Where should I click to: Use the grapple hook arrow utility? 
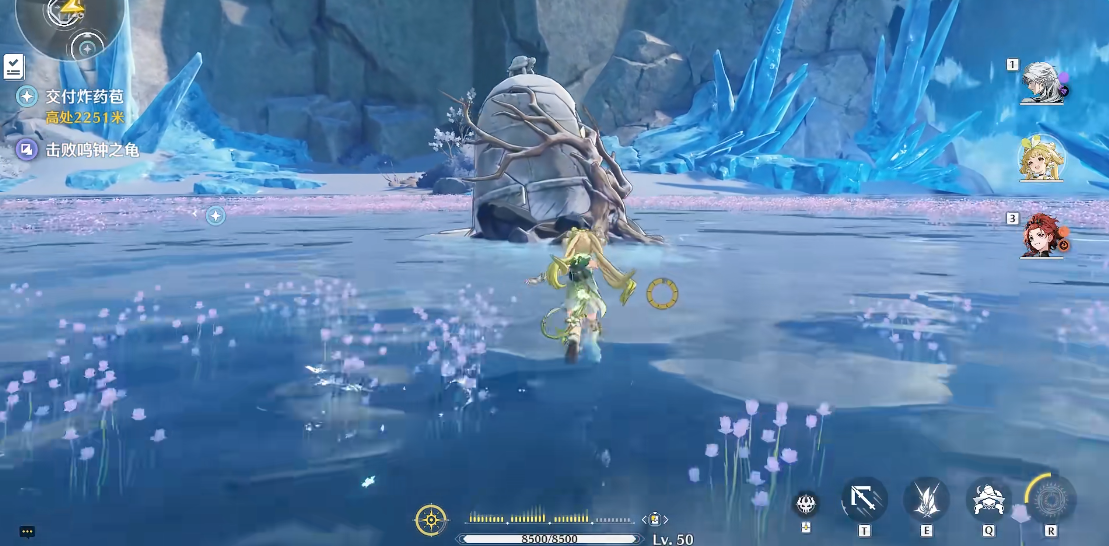[863, 498]
